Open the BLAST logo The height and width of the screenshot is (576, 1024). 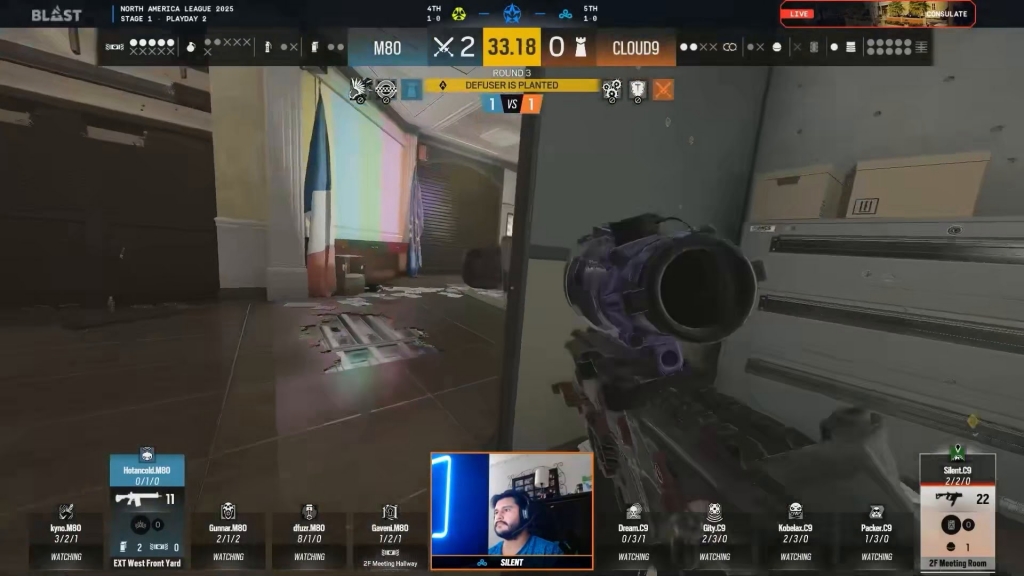point(56,14)
